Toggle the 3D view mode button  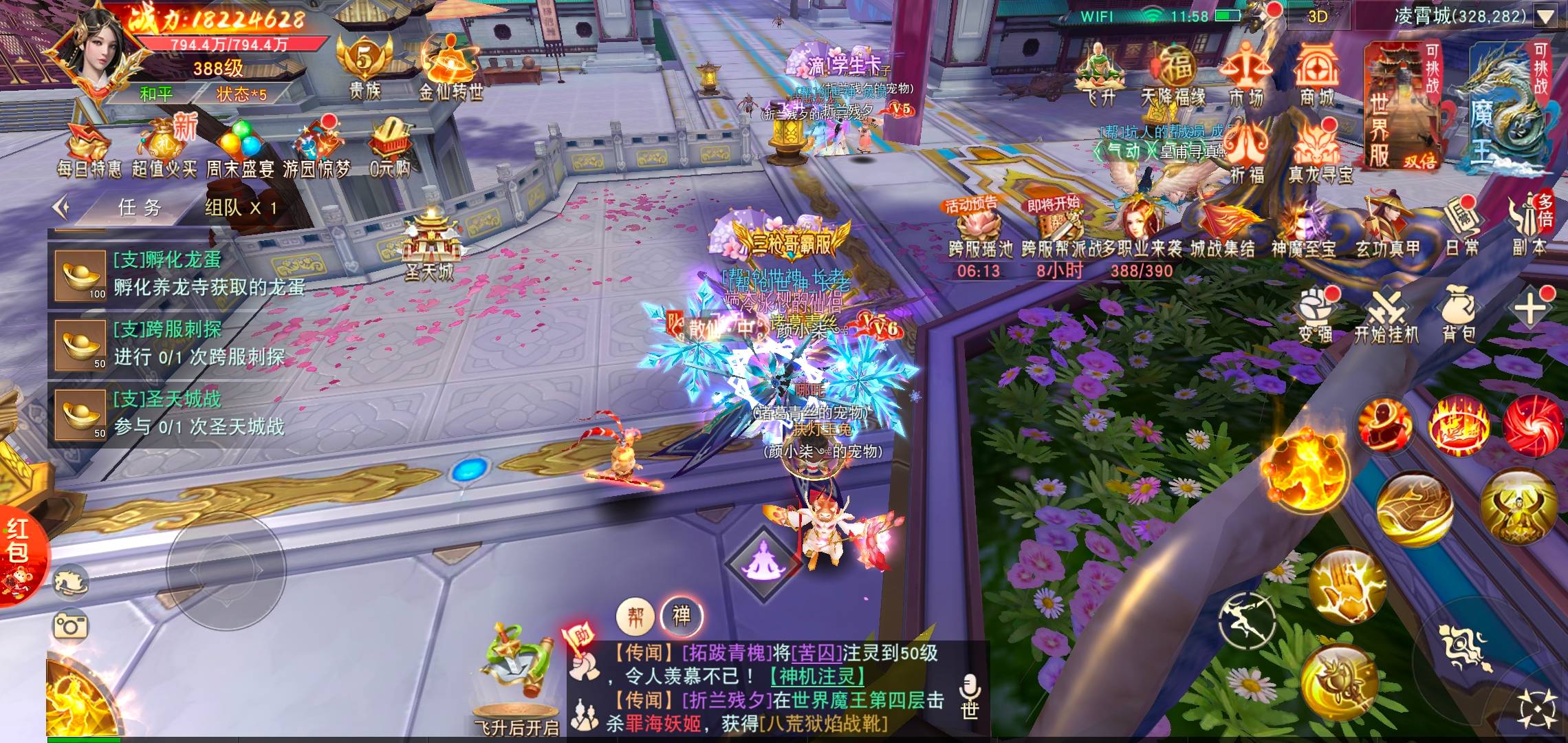(1317, 16)
